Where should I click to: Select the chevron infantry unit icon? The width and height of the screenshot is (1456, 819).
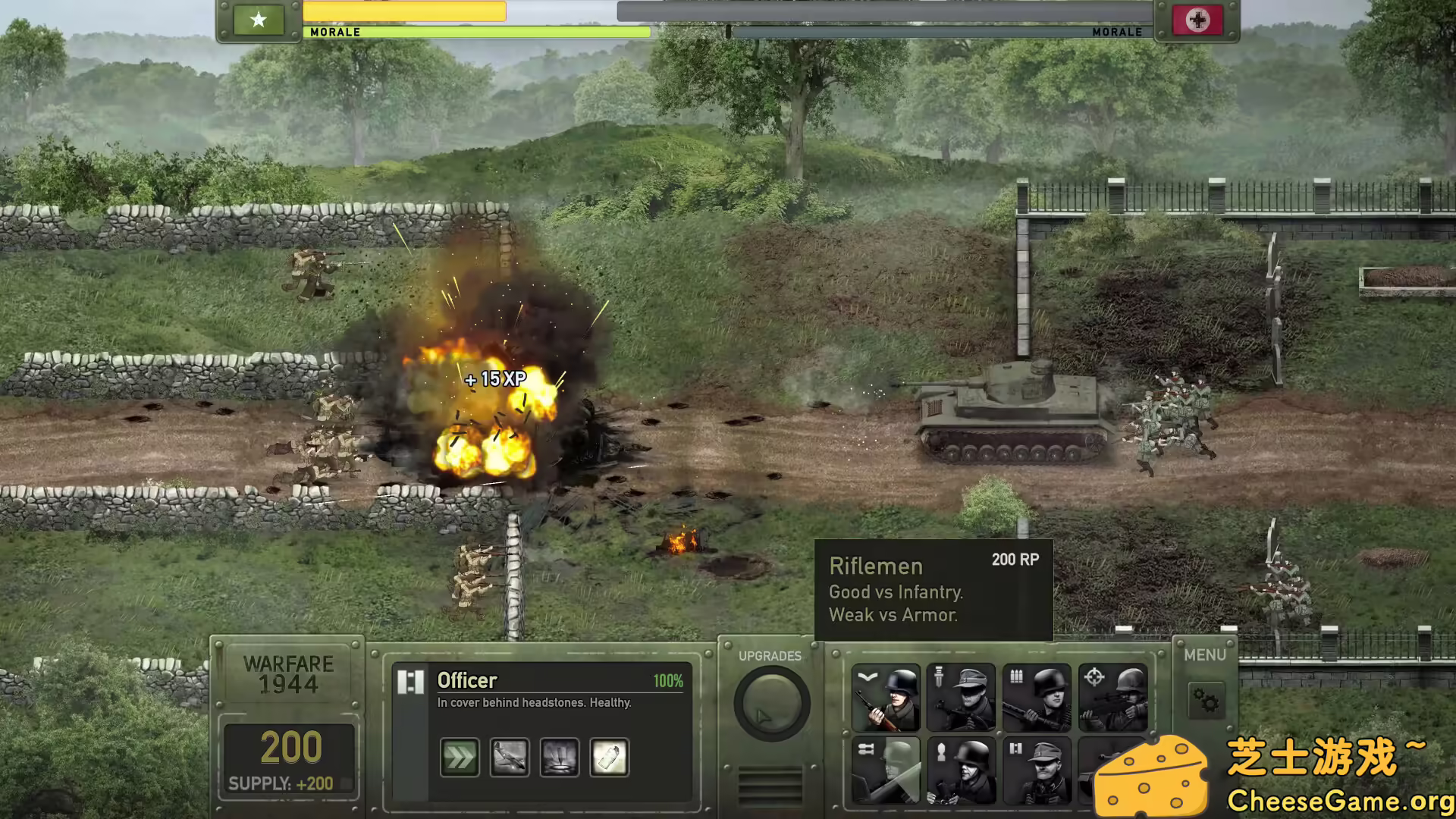886,696
